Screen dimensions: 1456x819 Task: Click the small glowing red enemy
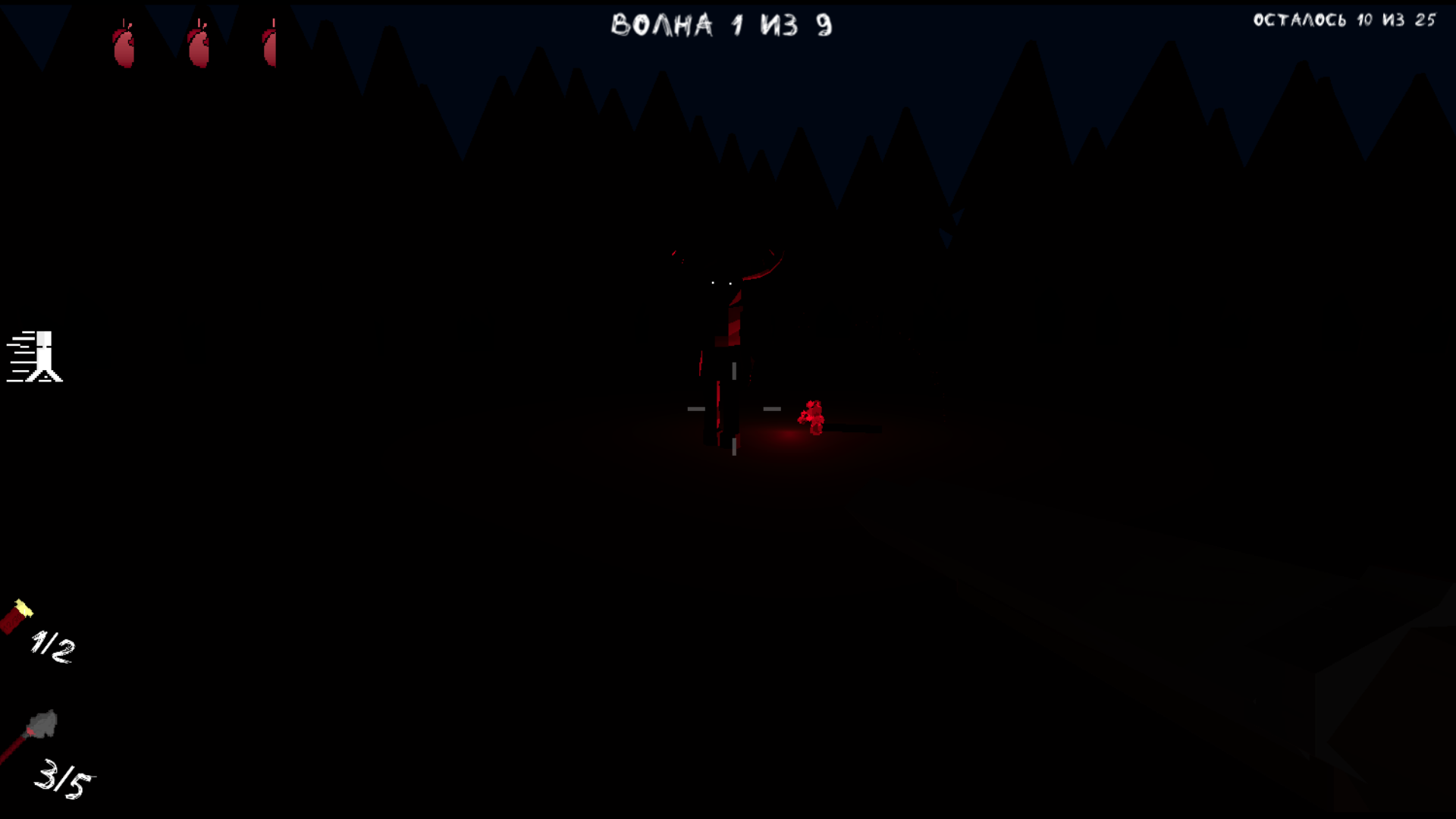click(813, 417)
